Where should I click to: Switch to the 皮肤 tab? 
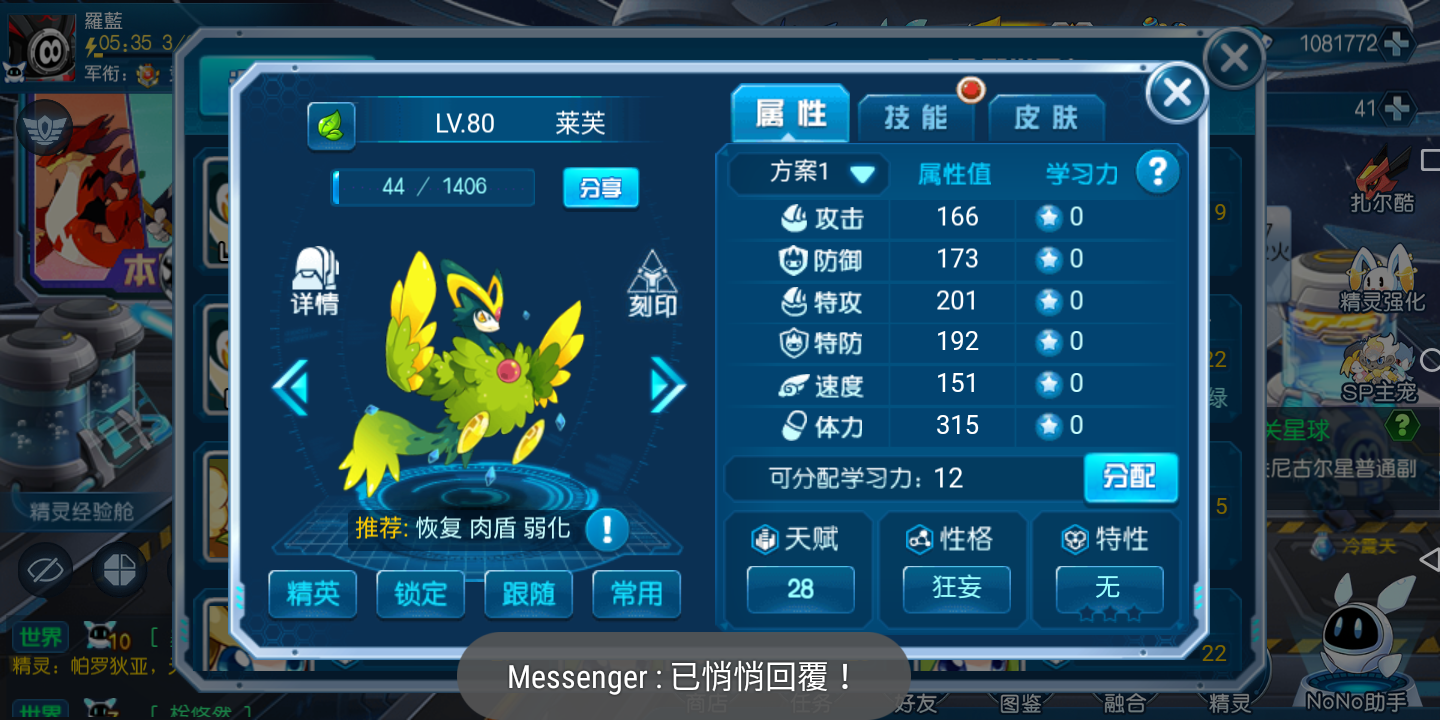(x=1046, y=118)
